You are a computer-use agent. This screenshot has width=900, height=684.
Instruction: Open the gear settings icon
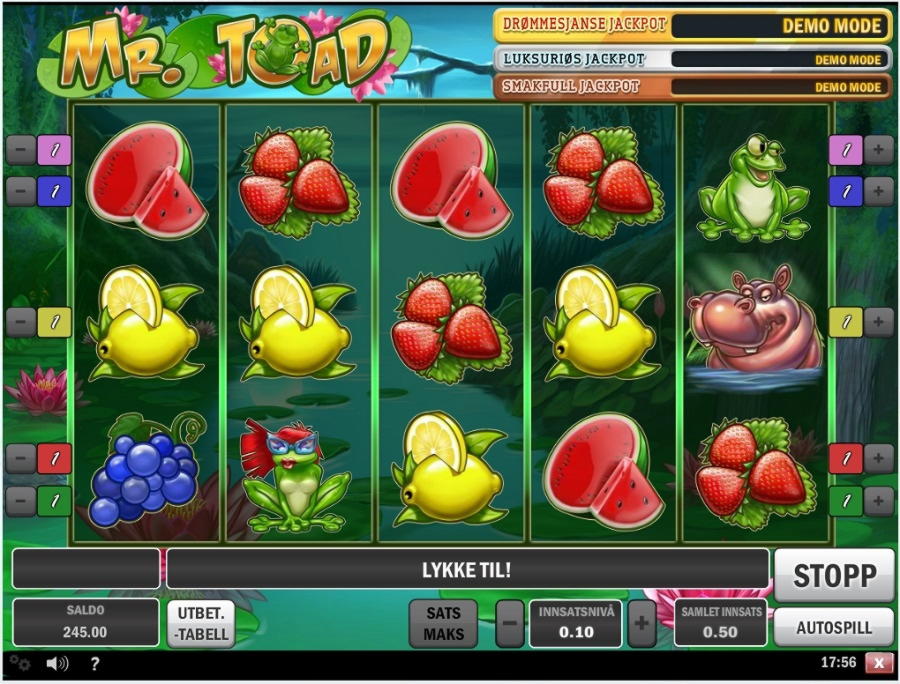(x=20, y=662)
